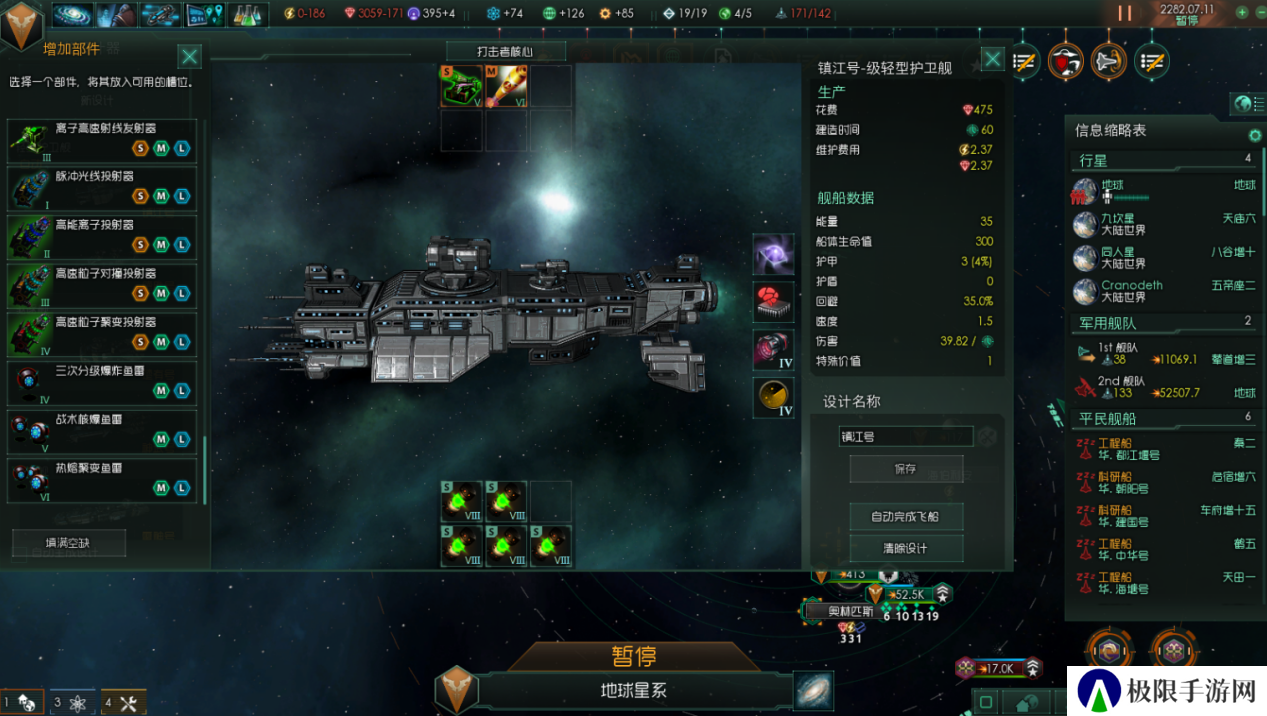1267x716 pixels.
Task: Open the galaxy map view icon
Action: click(813, 690)
